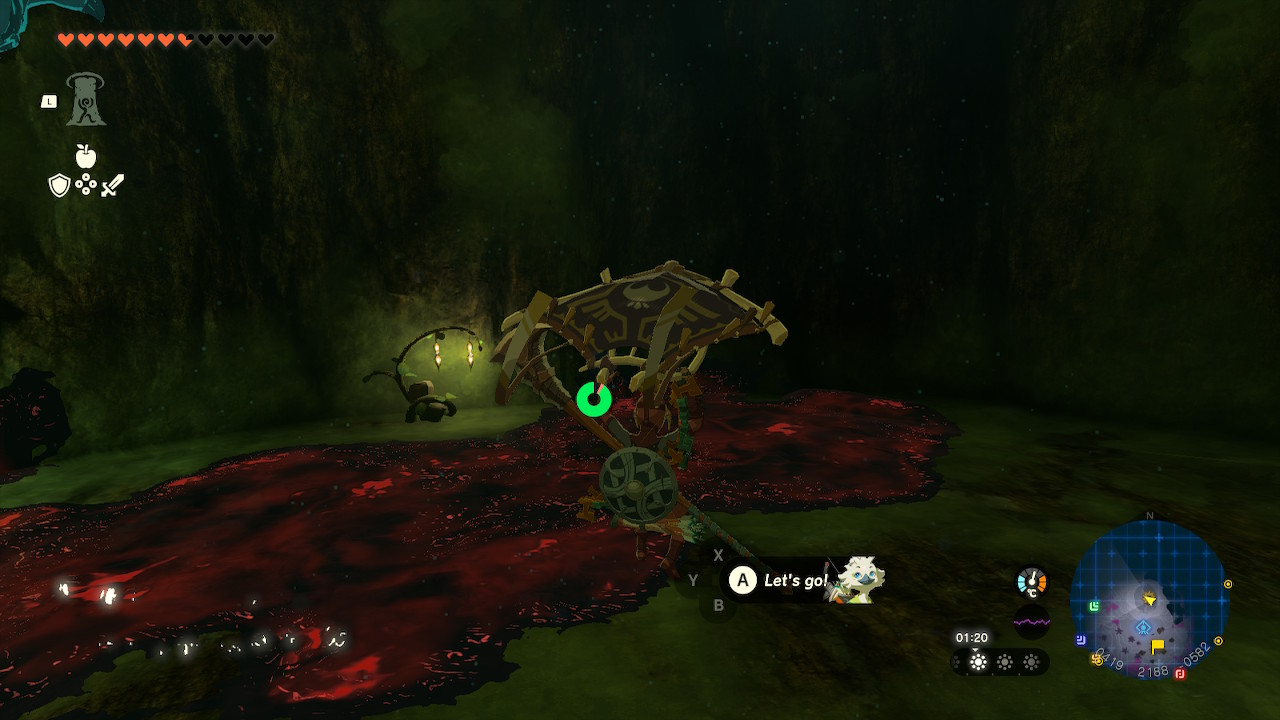Select the shrine icon on the minimap

(x=1143, y=626)
